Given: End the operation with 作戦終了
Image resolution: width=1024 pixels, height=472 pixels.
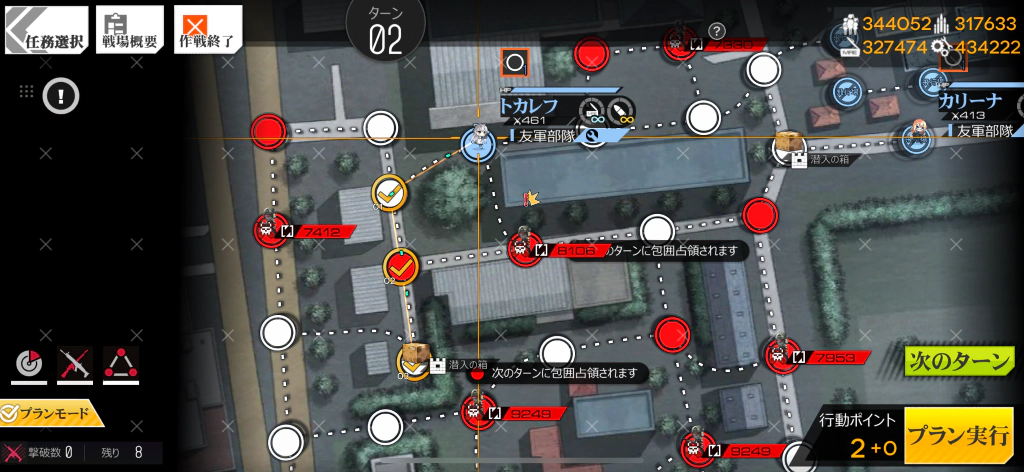Looking at the screenshot, I should tap(207, 30).
